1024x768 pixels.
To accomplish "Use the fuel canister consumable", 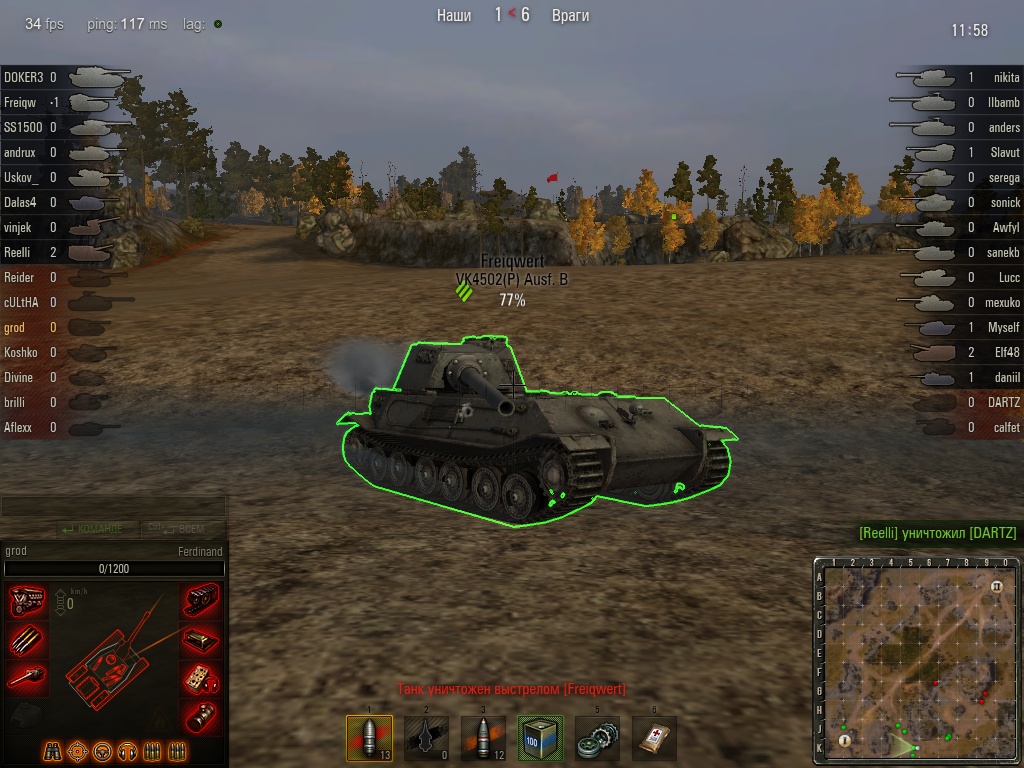I will (x=541, y=738).
